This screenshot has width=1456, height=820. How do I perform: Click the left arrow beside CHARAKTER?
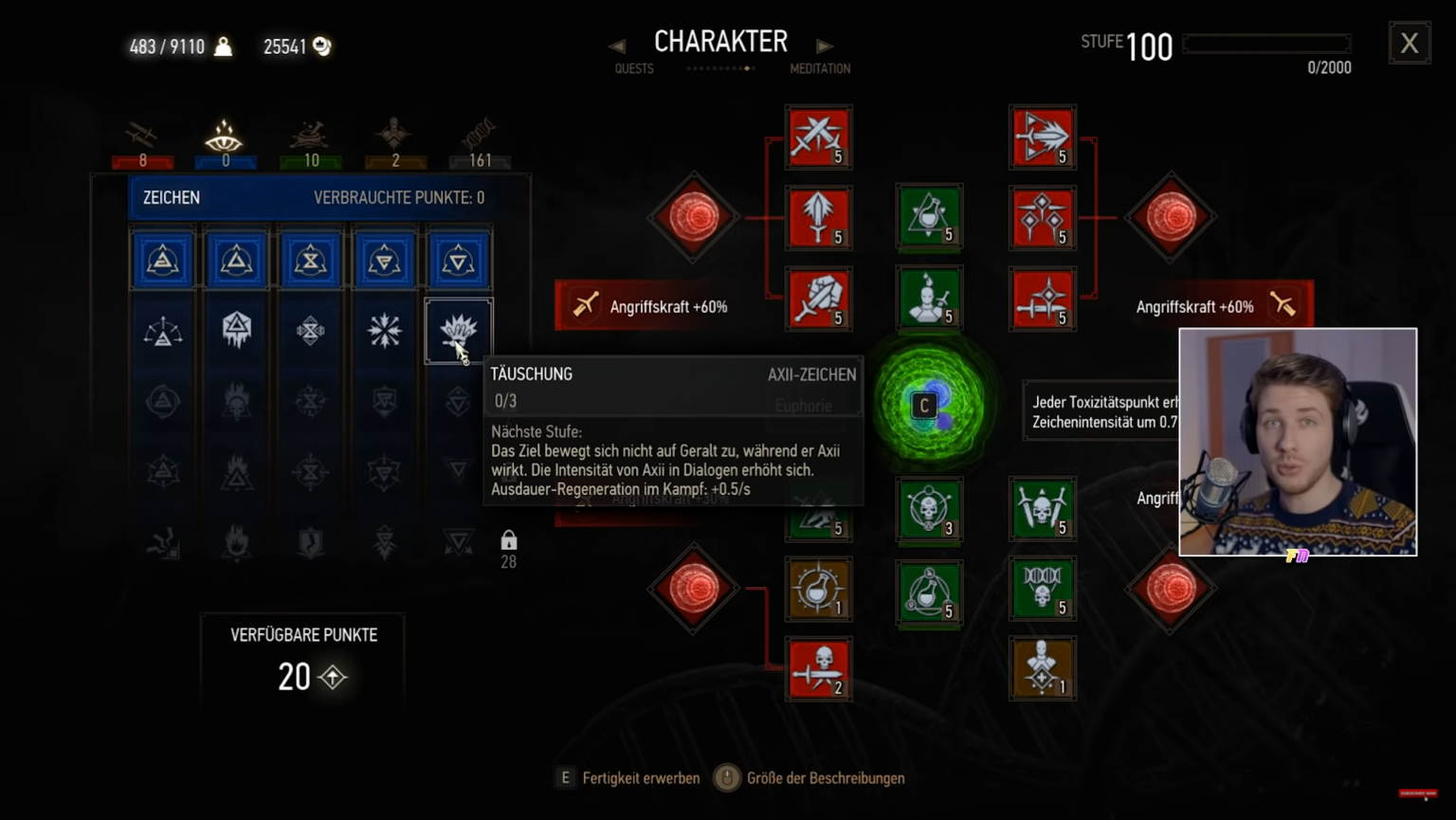click(617, 45)
